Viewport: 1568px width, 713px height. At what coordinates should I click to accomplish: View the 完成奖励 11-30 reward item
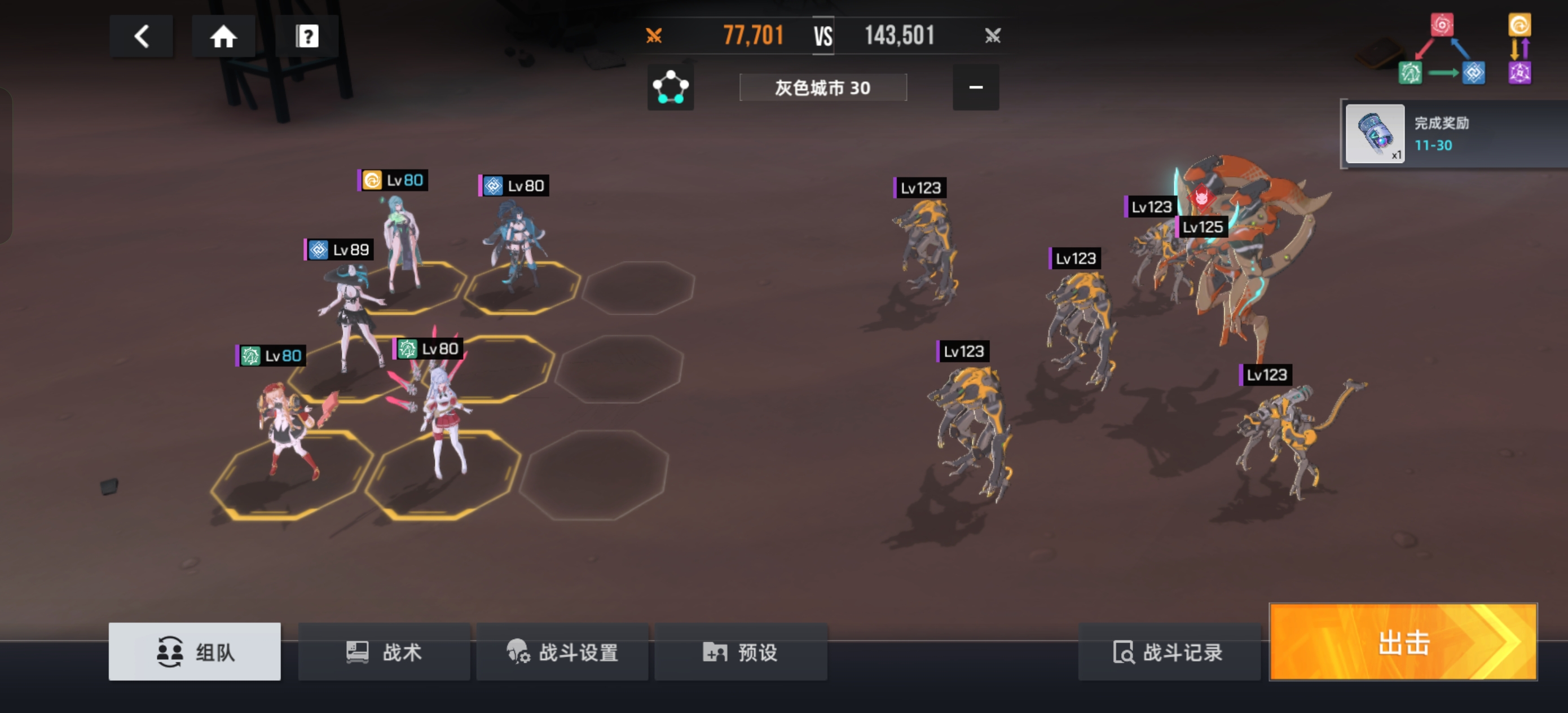pos(1375,134)
